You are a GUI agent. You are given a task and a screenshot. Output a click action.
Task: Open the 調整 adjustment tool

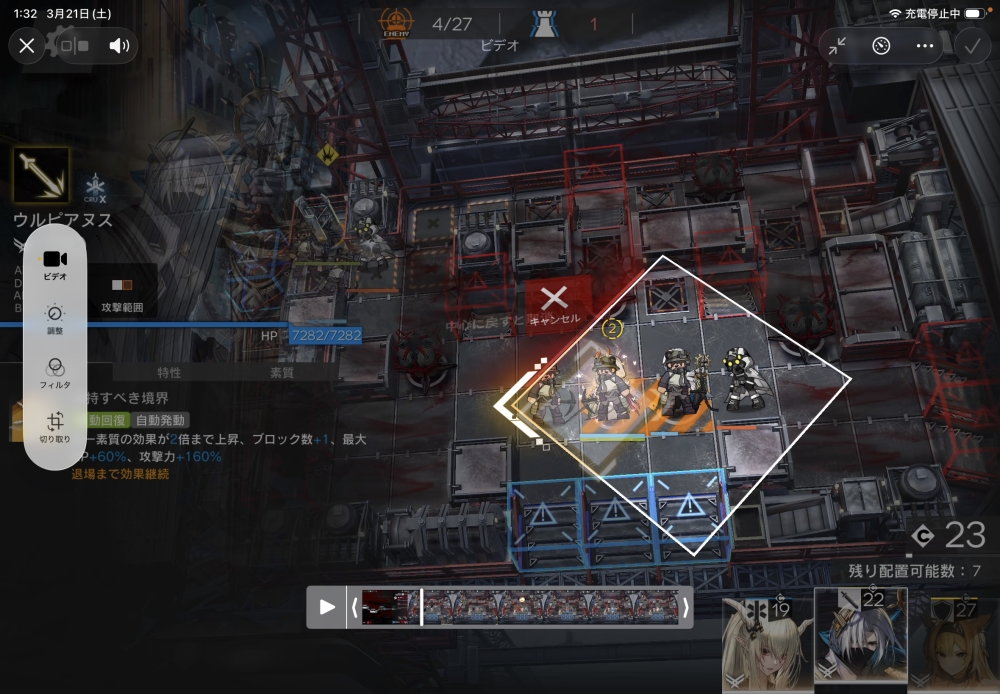click(55, 318)
